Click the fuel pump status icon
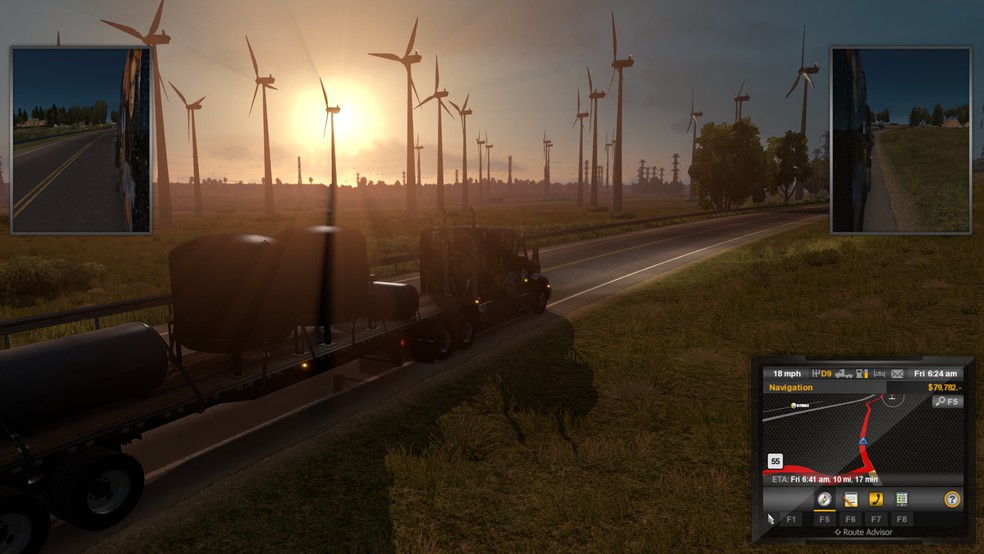984x554 pixels. (860, 373)
